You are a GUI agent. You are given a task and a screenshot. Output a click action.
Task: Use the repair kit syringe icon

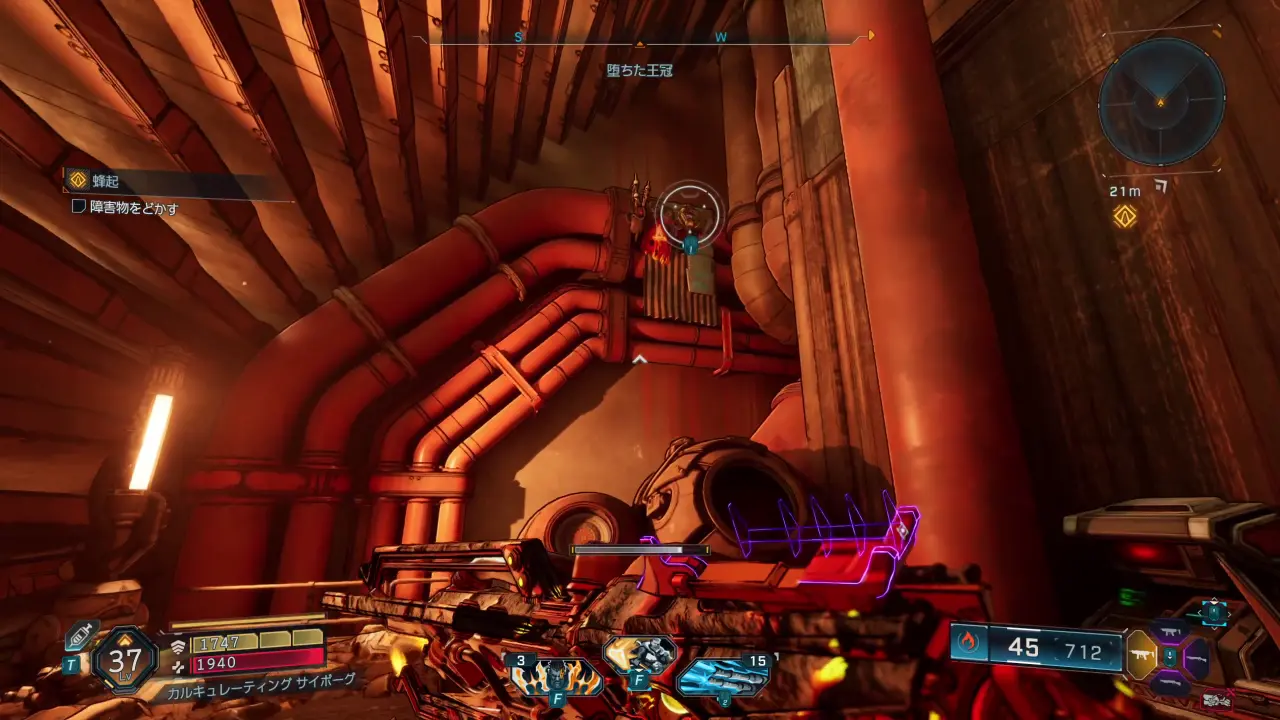tap(79, 637)
